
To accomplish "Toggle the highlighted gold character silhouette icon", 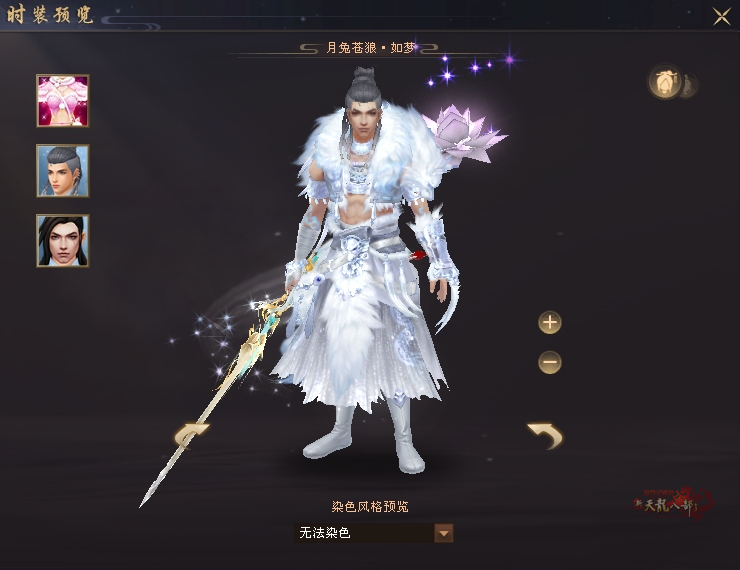I will pos(664,84).
